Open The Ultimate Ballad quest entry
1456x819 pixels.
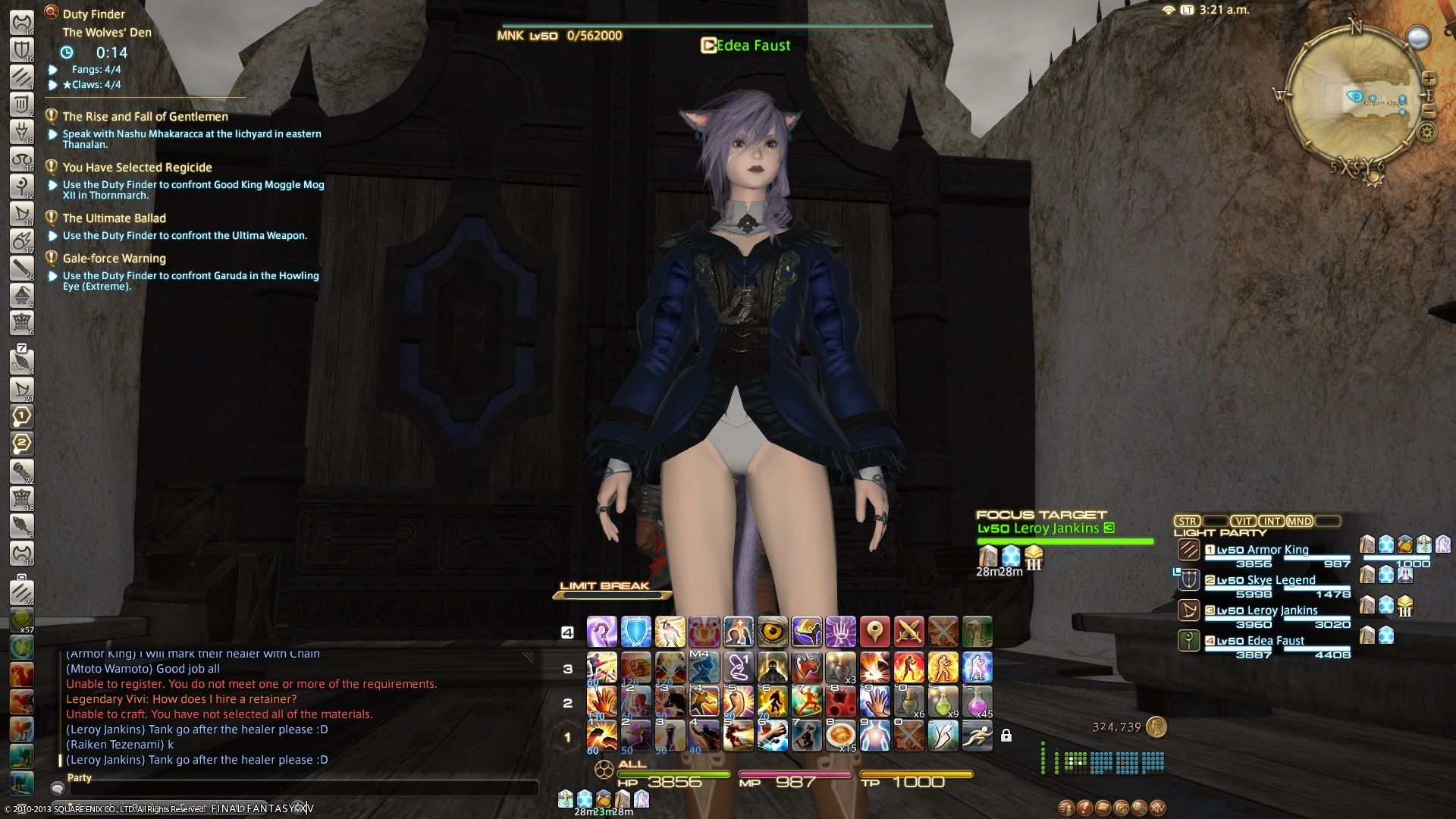pos(114,218)
